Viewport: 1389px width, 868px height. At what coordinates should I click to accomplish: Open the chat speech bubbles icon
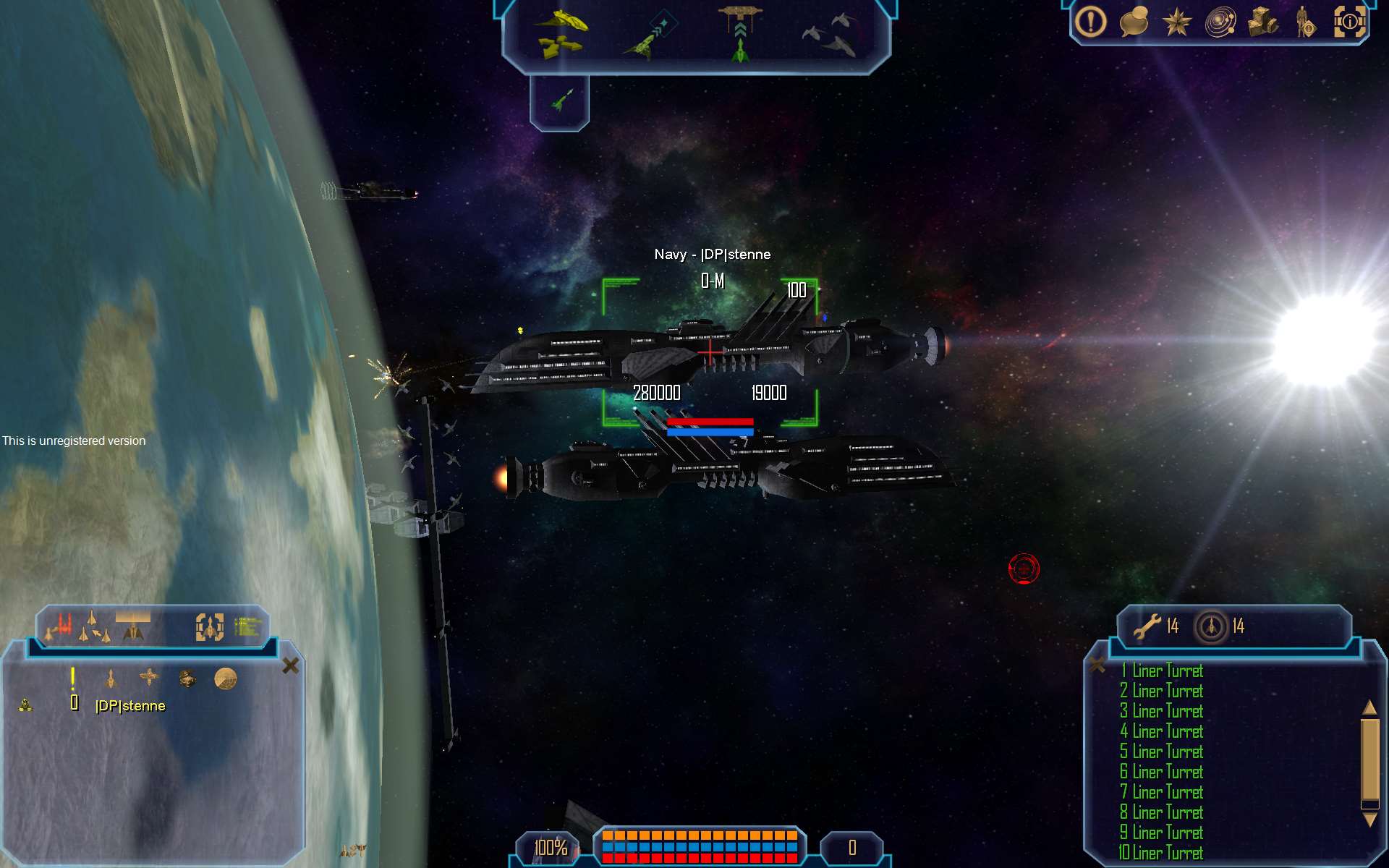tap(1134, 22)
